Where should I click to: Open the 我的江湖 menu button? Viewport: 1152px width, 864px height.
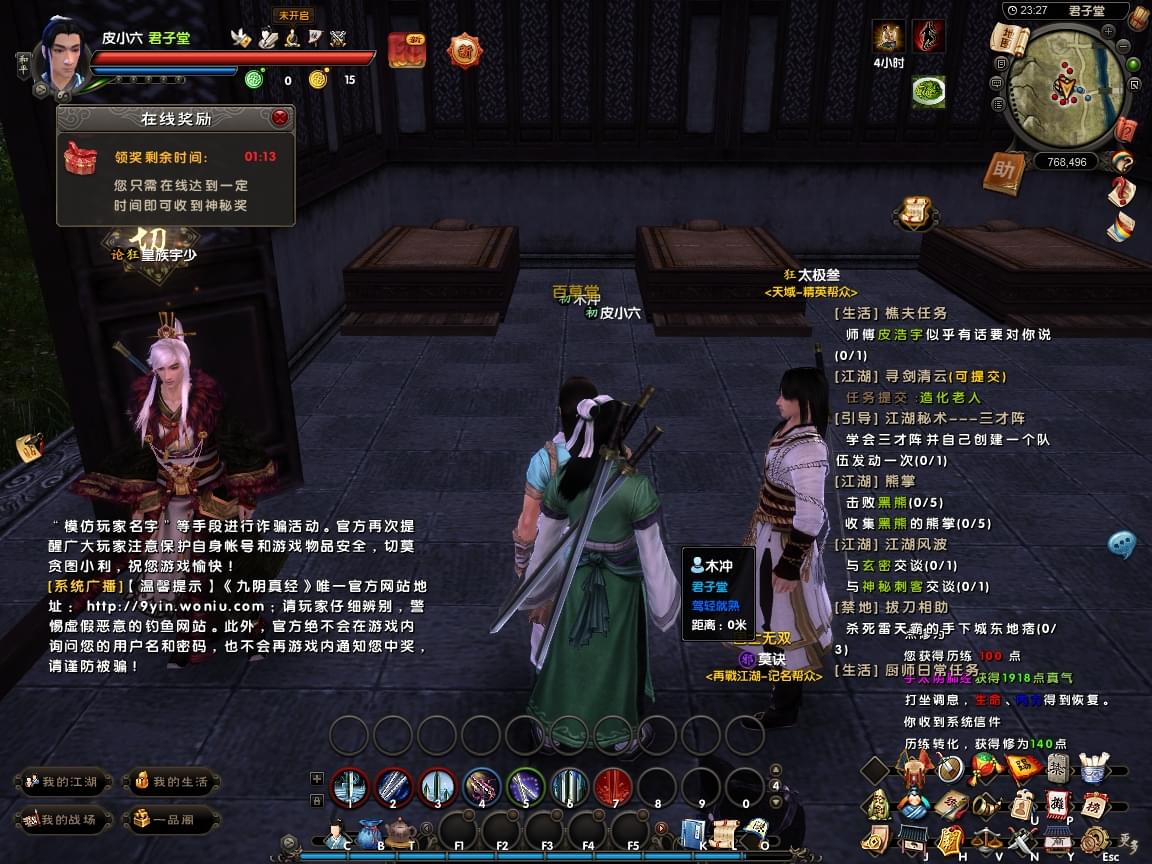(x=61, y=781)
